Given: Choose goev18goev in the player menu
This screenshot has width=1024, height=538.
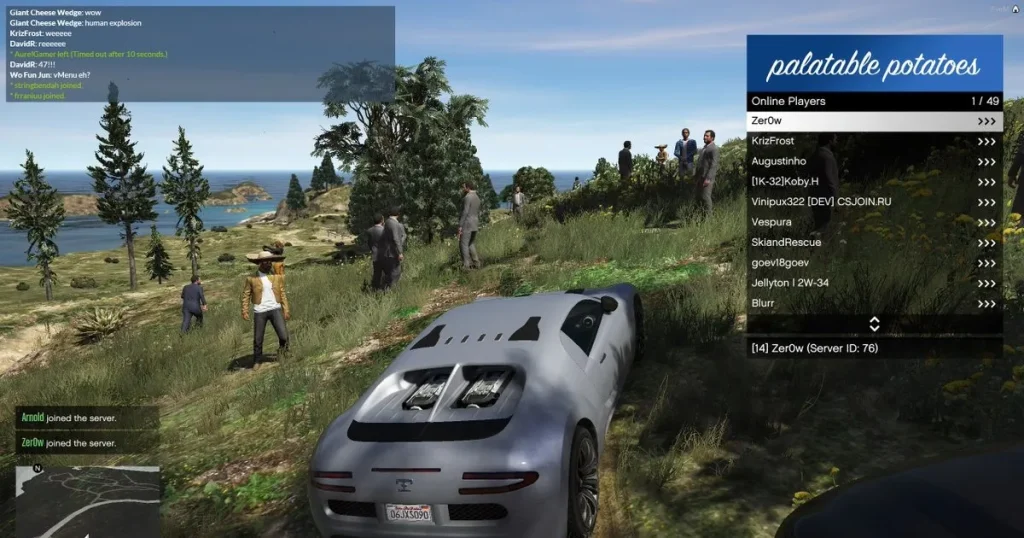Looking at the screenshot, I should click(x=874, y=263).
